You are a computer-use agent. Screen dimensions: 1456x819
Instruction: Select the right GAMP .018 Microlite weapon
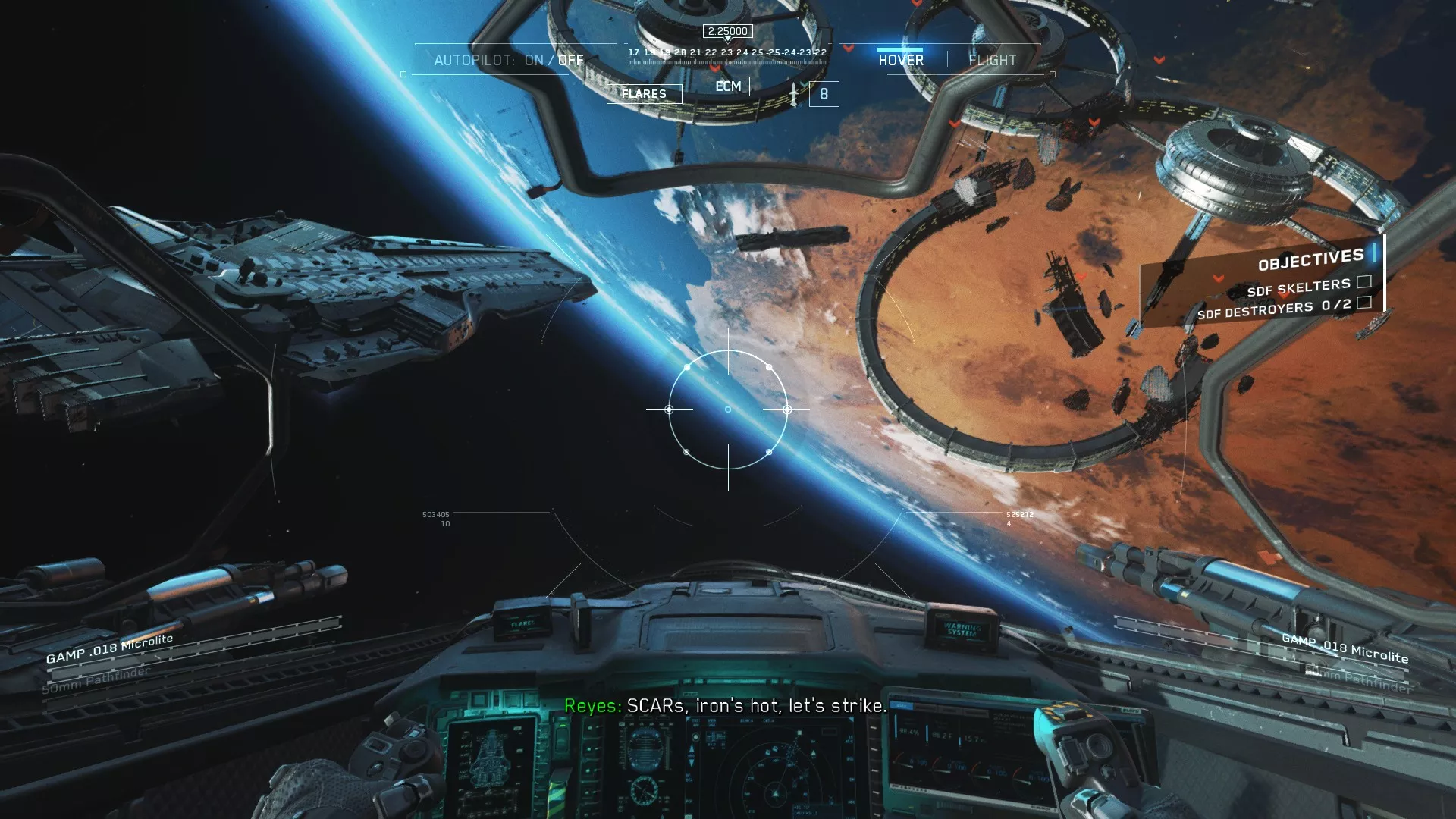tap(1345, 648)
